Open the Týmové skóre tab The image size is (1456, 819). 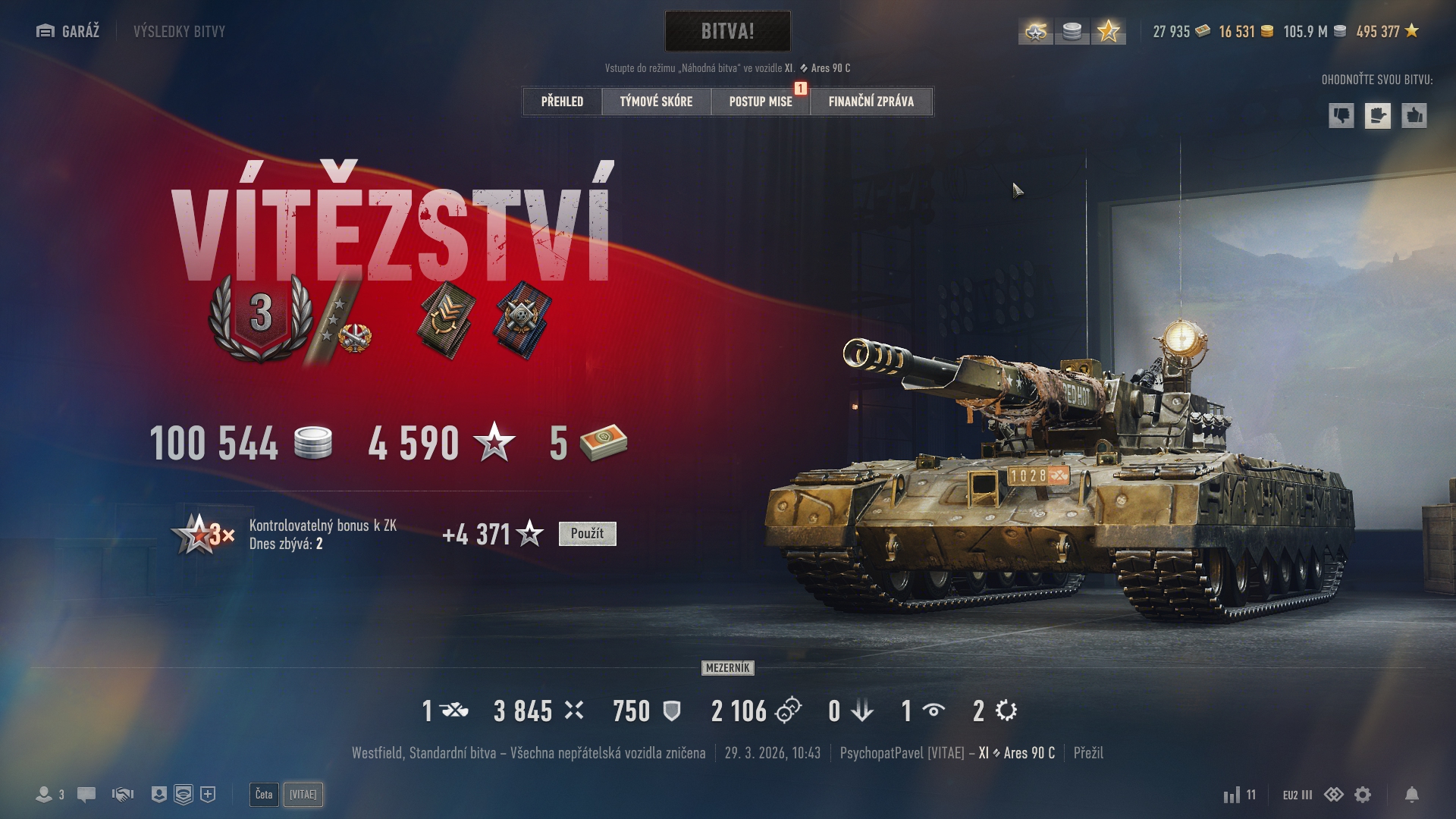656,102
